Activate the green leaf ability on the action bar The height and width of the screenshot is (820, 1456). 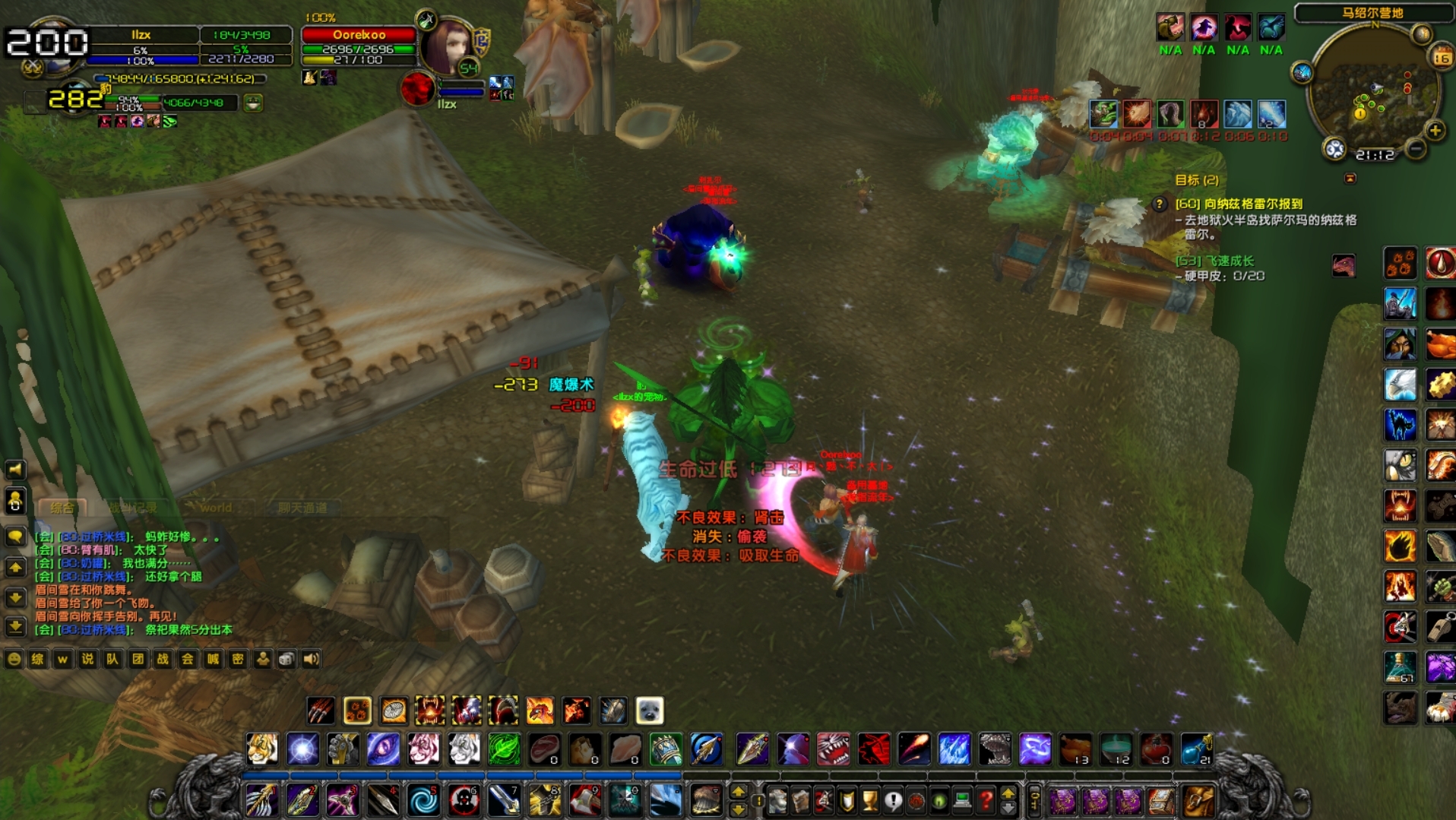504,749
